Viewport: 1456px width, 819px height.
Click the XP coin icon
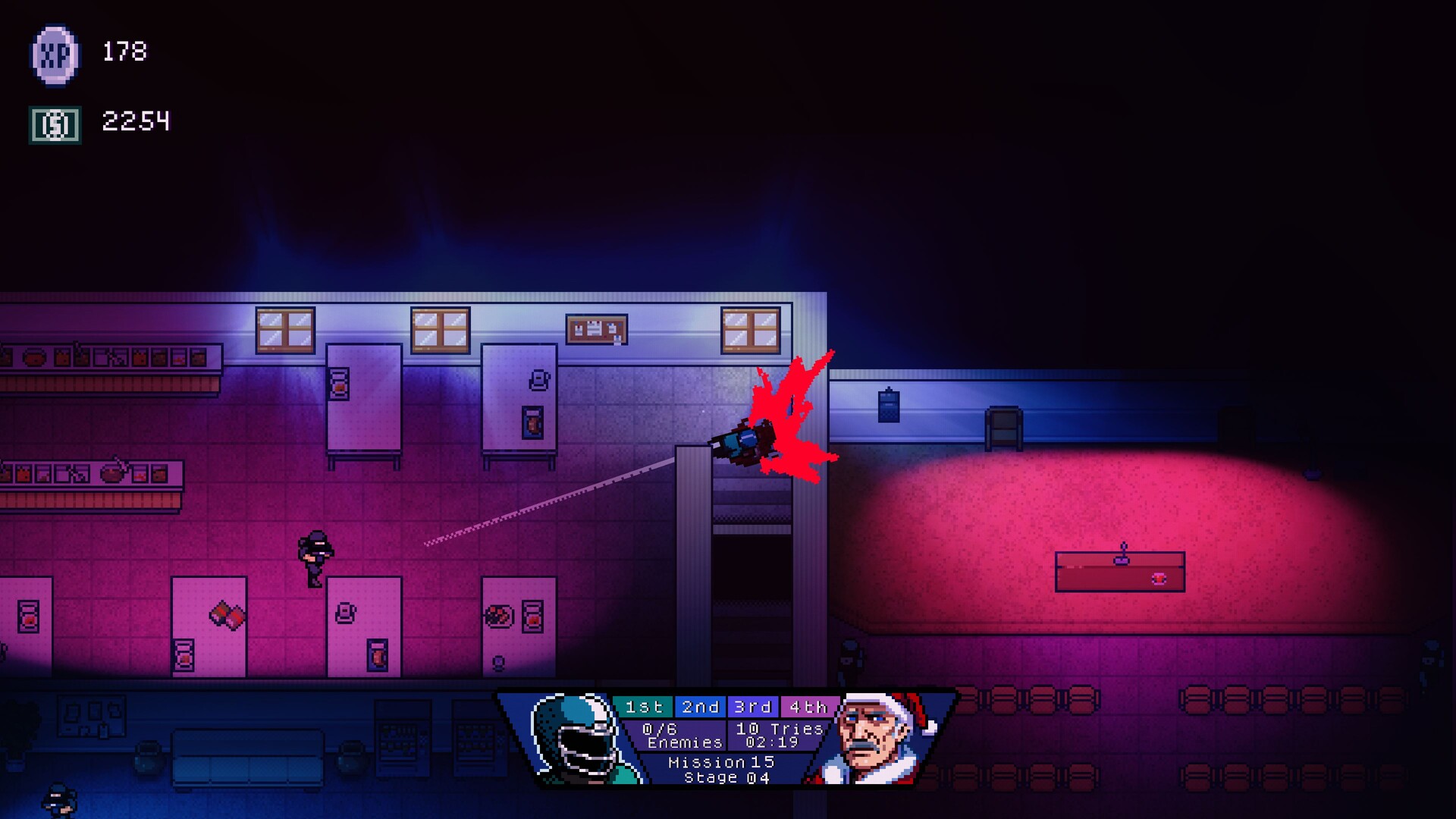pos(55,55)
